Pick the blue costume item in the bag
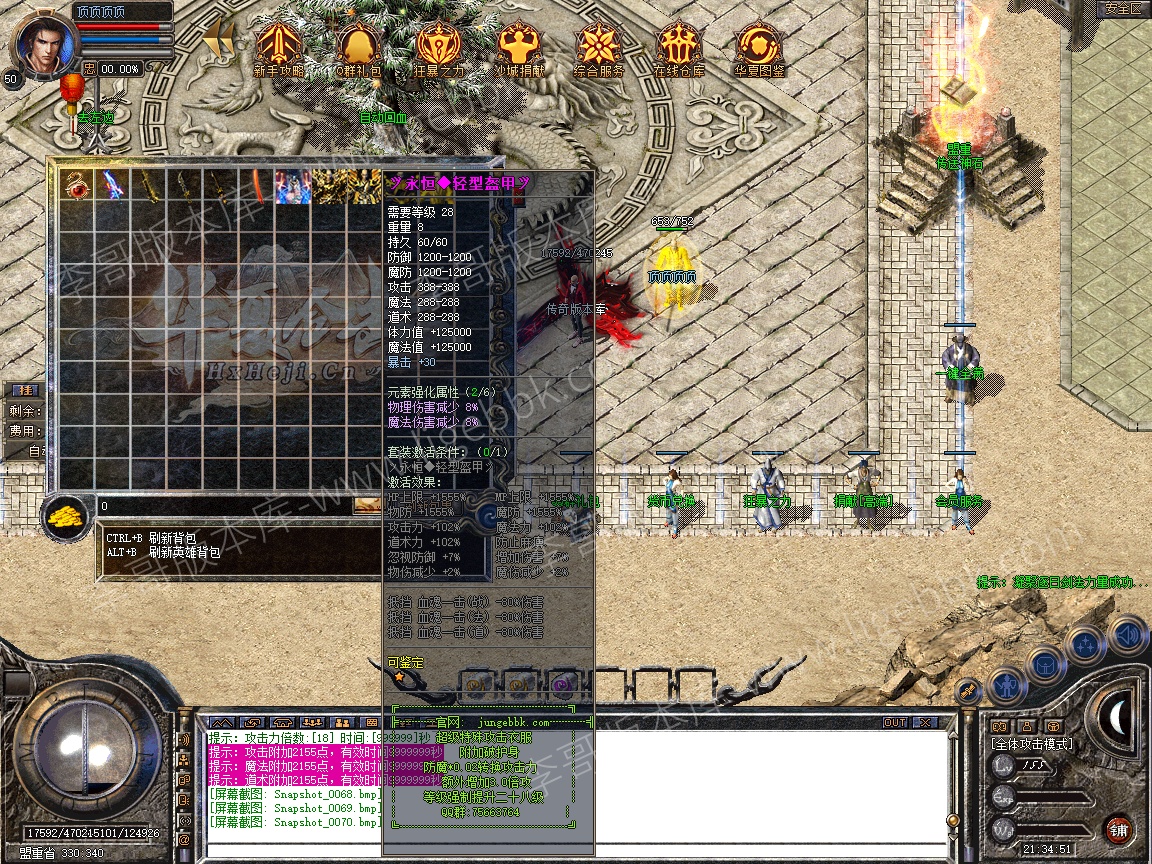This screenshot has width=1152, height=864. click(x=293, y=186)
